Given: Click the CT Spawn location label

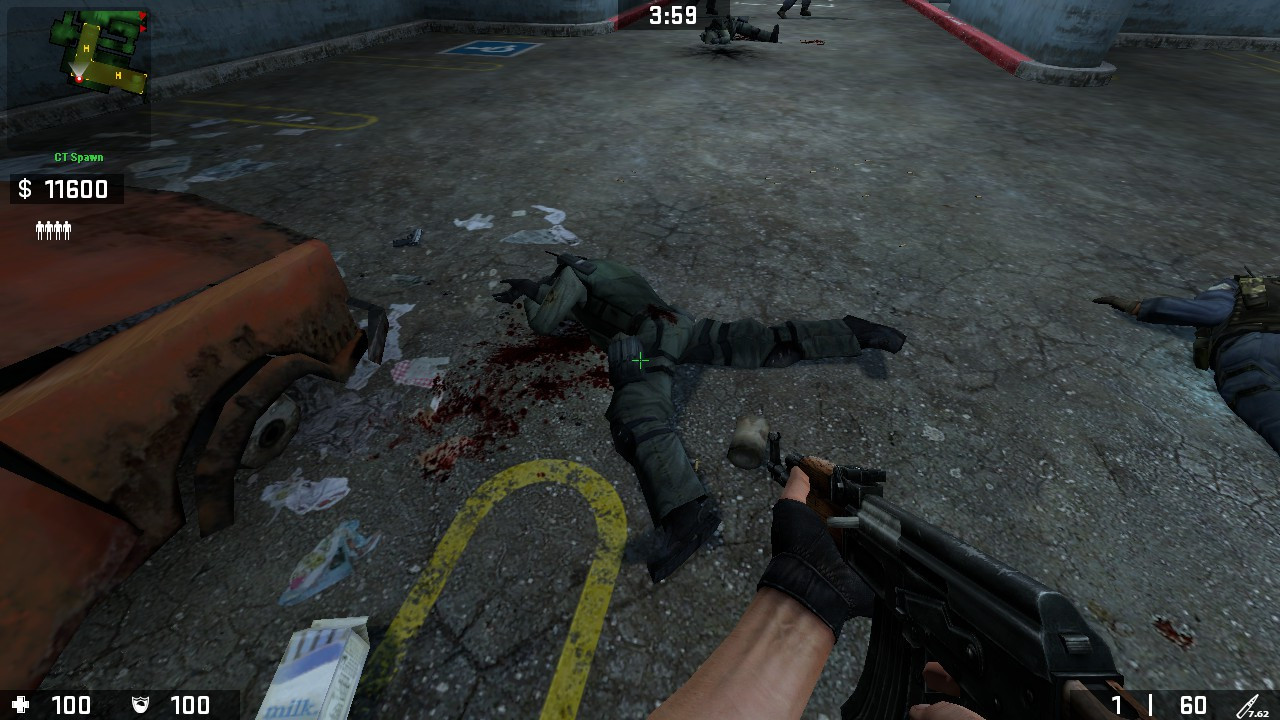Looking at the screenshot, I should click(x=78, y=157).
